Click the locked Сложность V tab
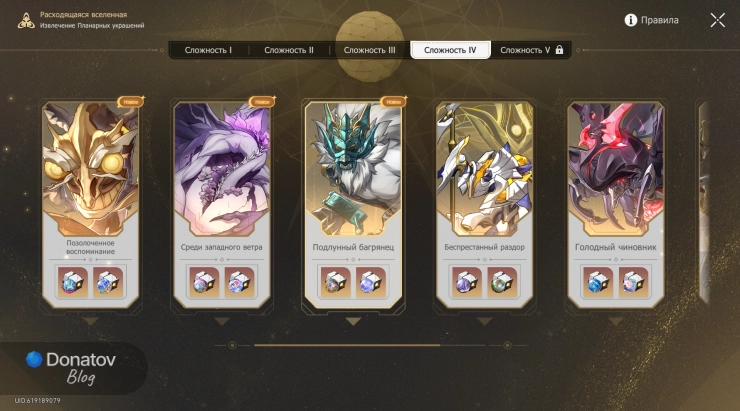The height and width of the screenshot is (411, 740). pyautogui.click(x=531, y=50)
